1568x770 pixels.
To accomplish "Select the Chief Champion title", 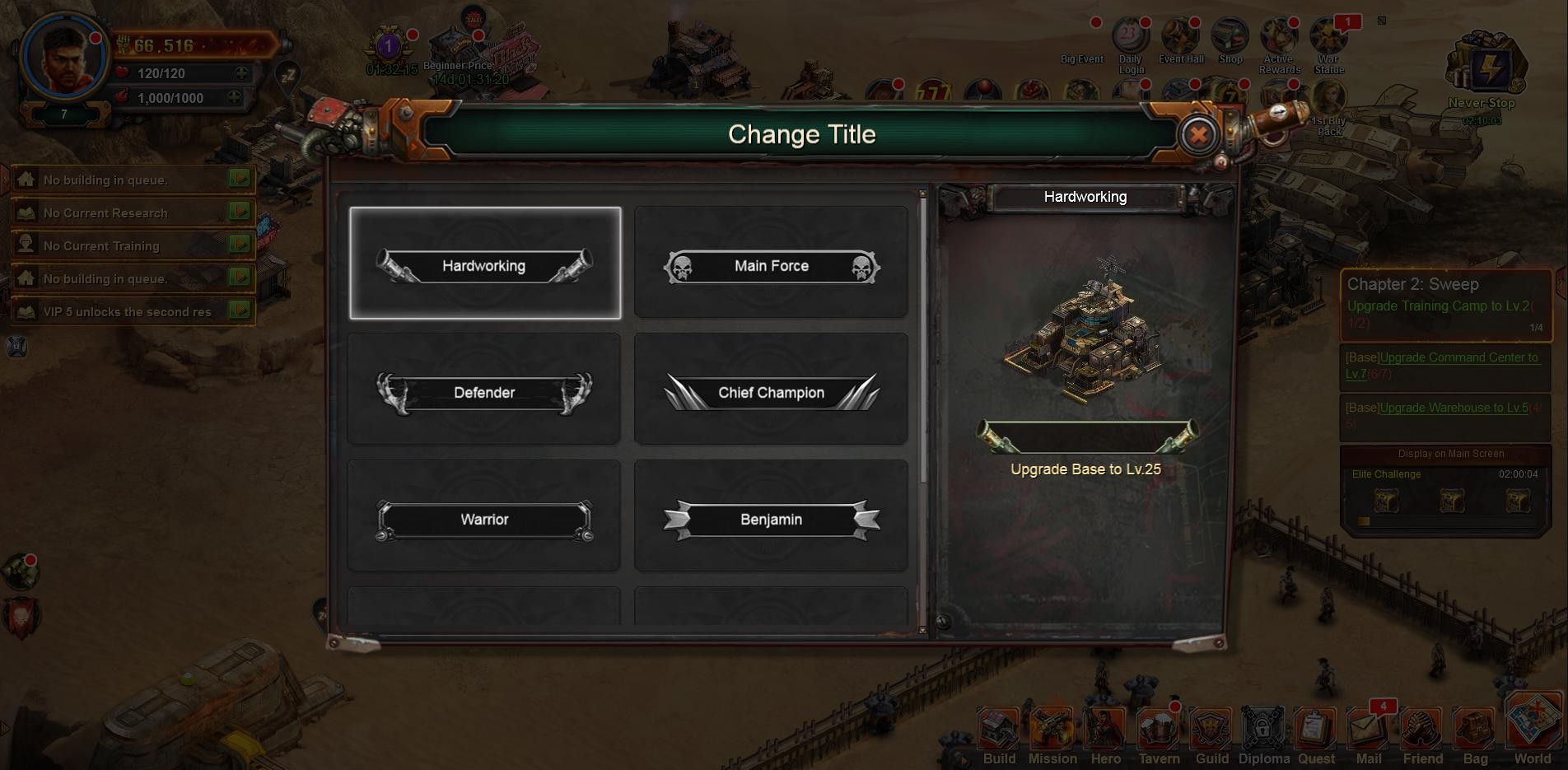I will tap(771, 390).
